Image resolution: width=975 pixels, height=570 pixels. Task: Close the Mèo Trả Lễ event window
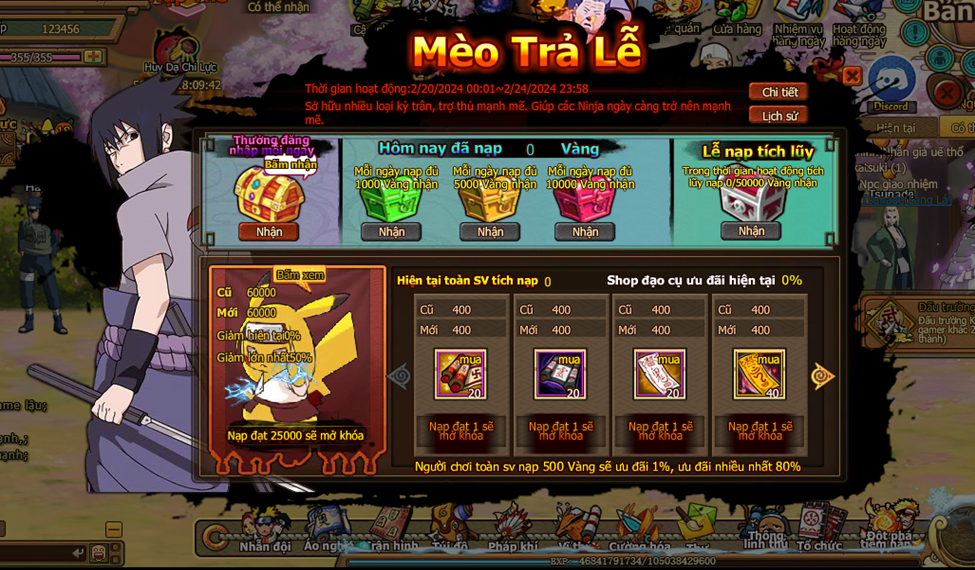point(852,76)
